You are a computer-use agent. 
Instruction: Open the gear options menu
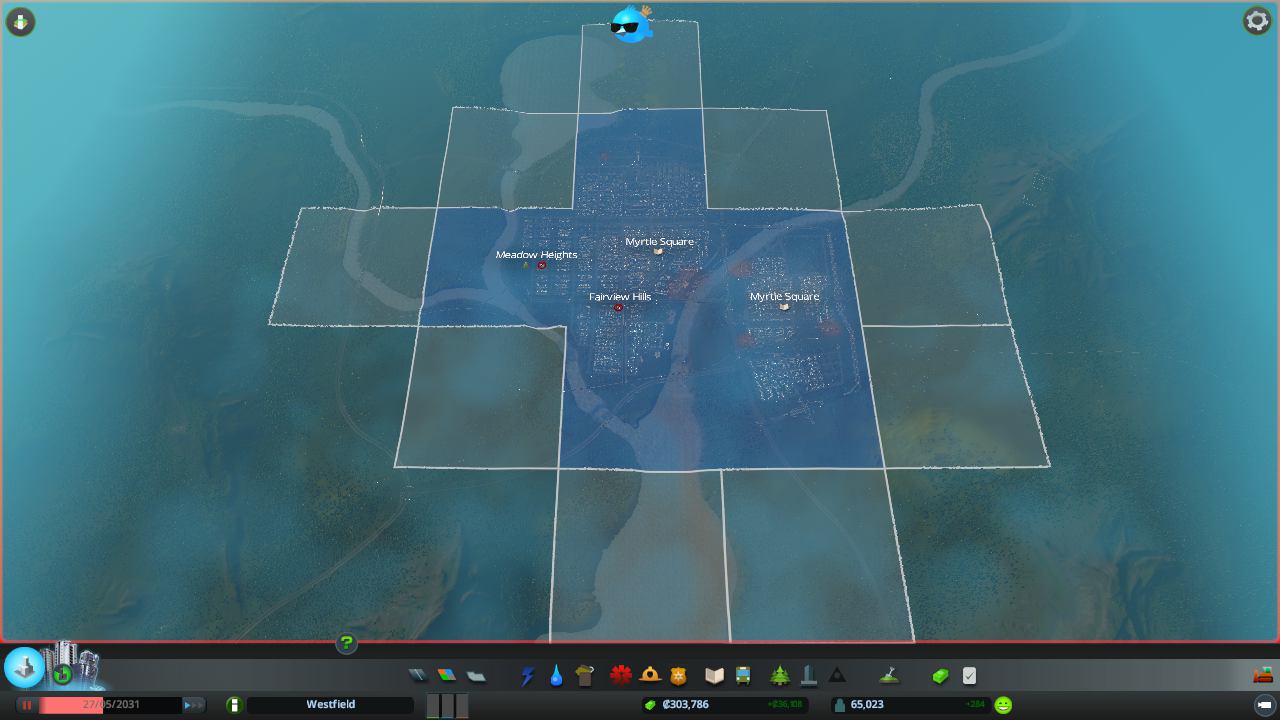coord(1256,20)
